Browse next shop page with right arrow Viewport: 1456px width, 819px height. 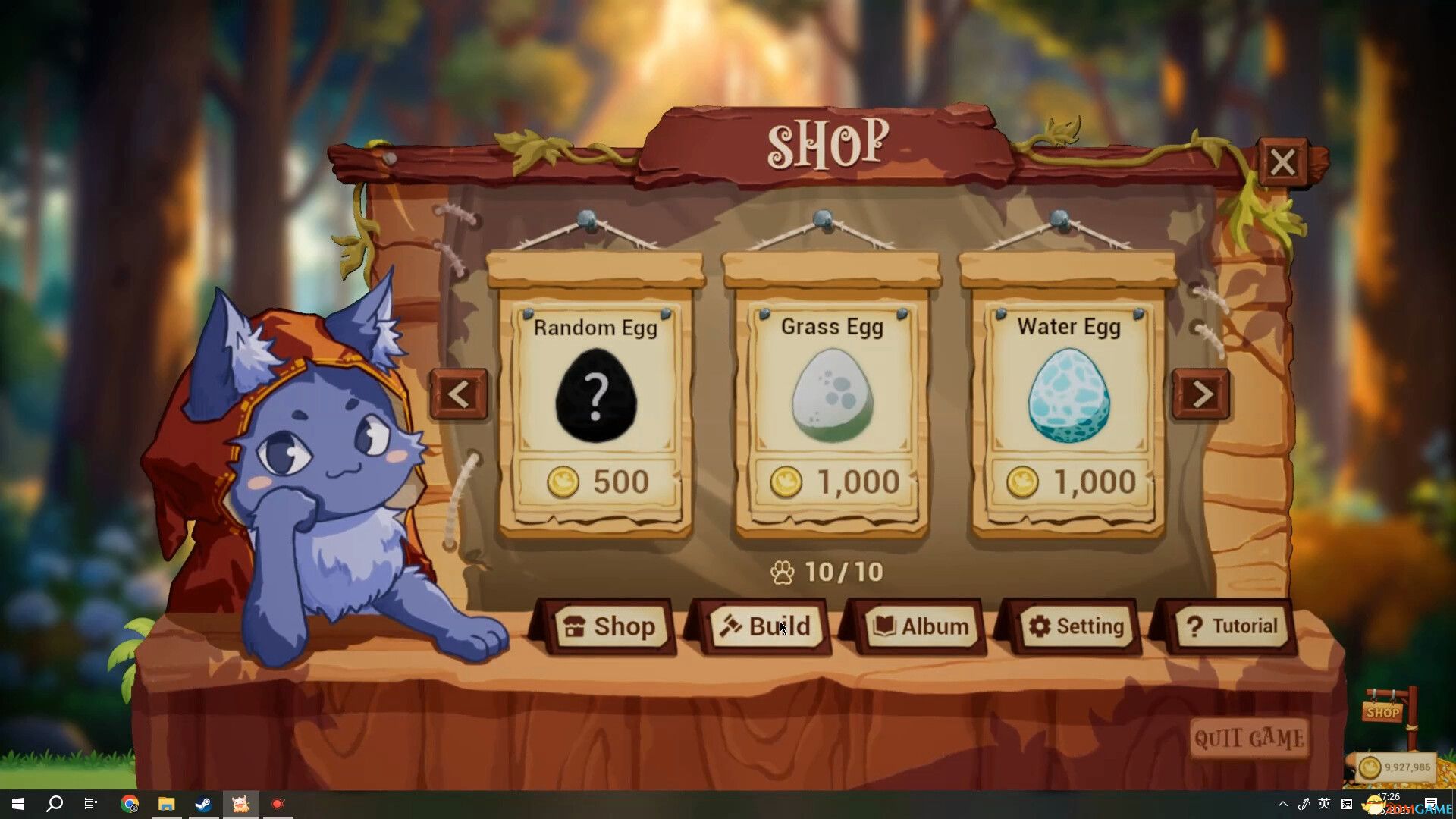pos(1201,393)
